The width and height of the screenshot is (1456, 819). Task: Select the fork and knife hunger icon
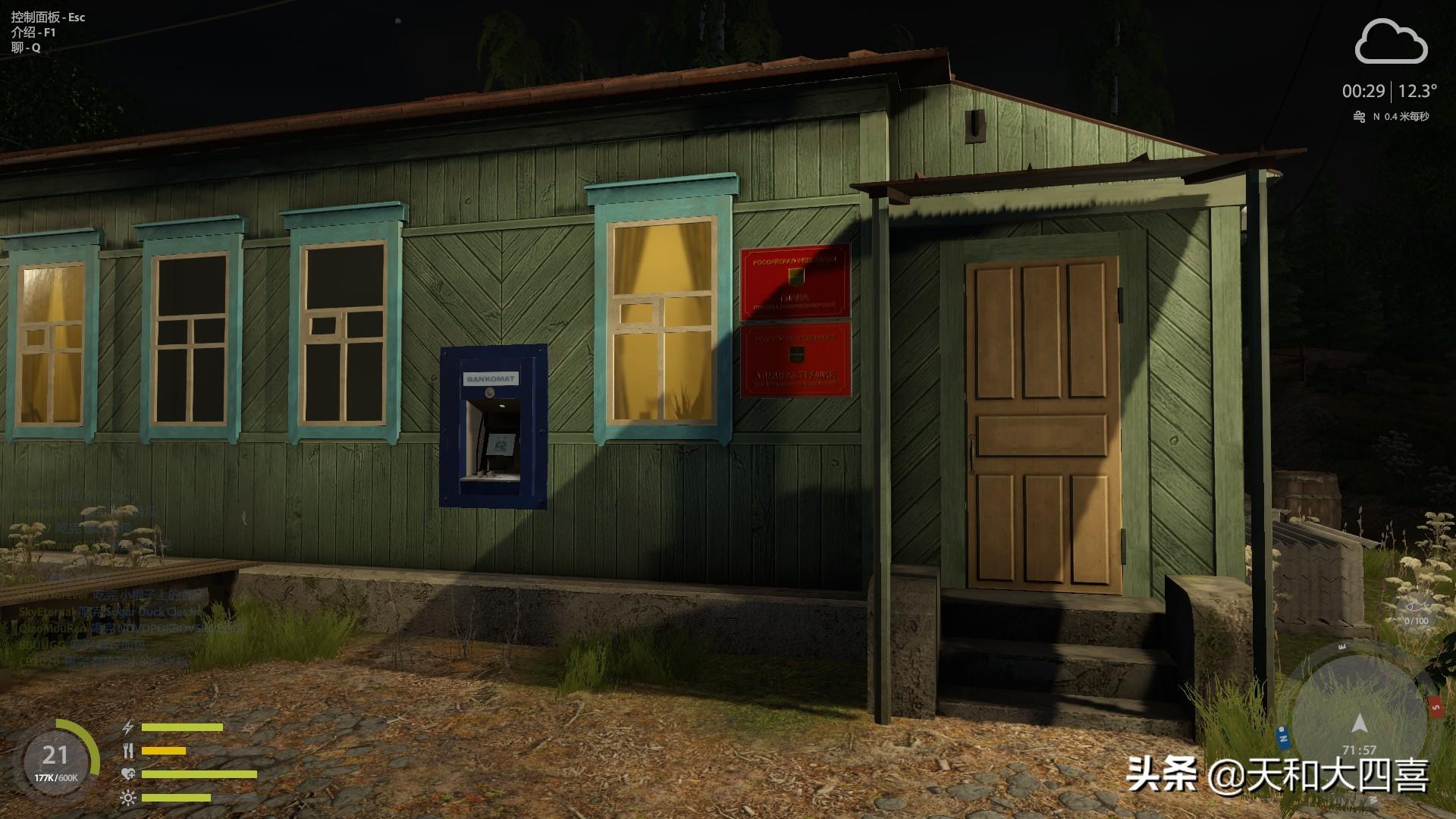(128, 751)
